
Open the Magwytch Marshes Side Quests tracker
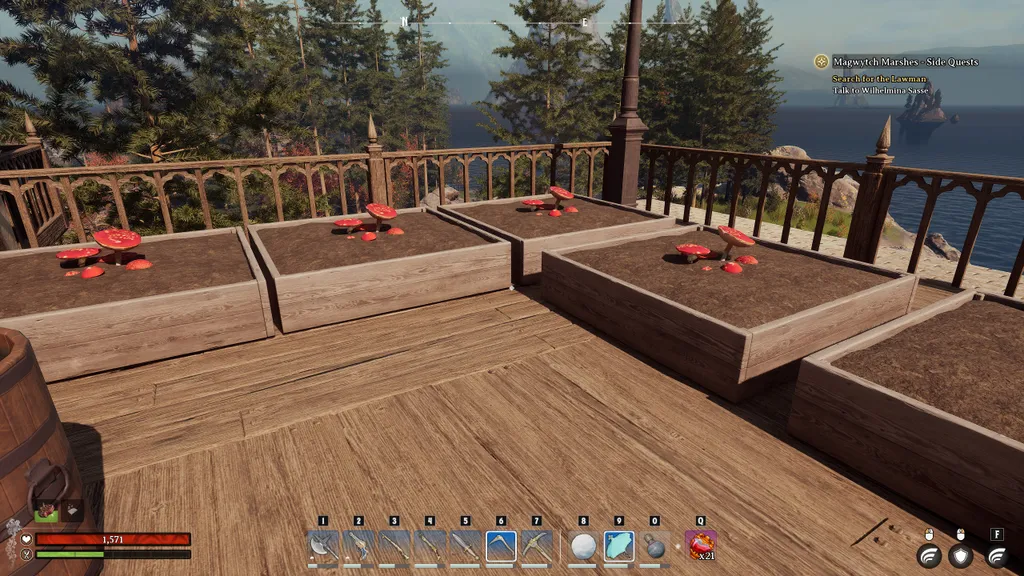[x=905, y=62]
